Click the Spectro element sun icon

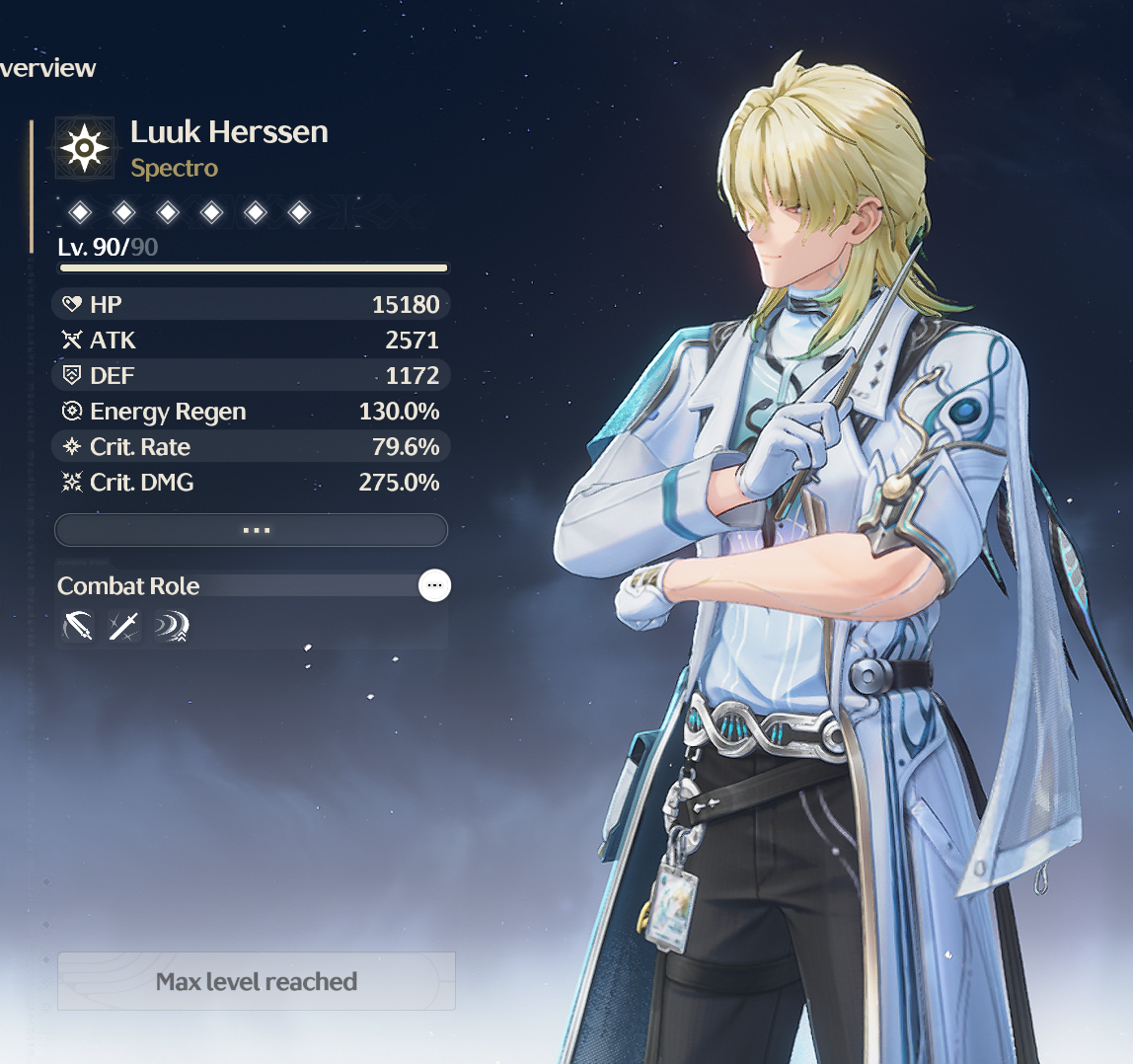85,148
